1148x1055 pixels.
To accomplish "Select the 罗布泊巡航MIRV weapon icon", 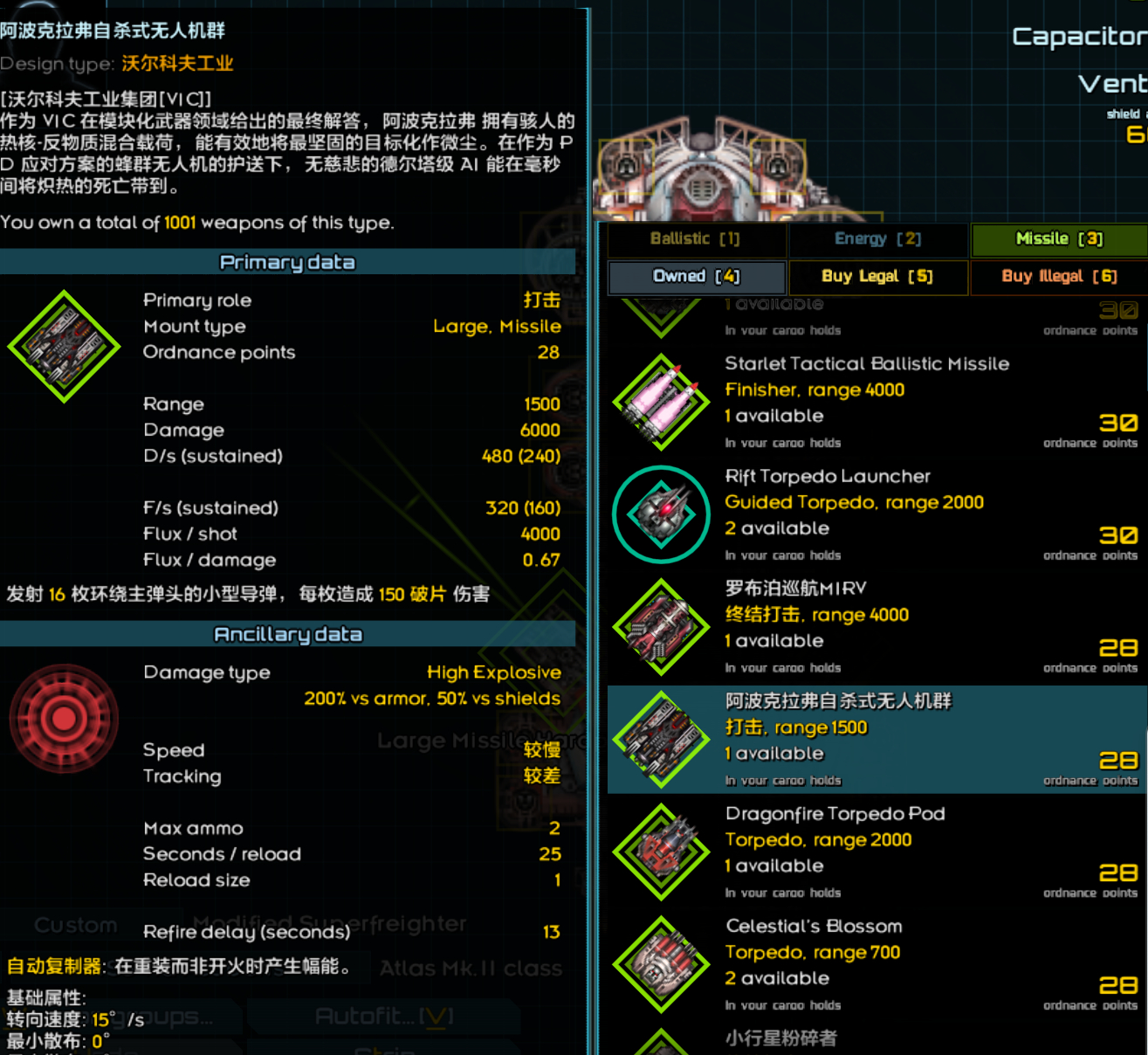I will 661,626.
